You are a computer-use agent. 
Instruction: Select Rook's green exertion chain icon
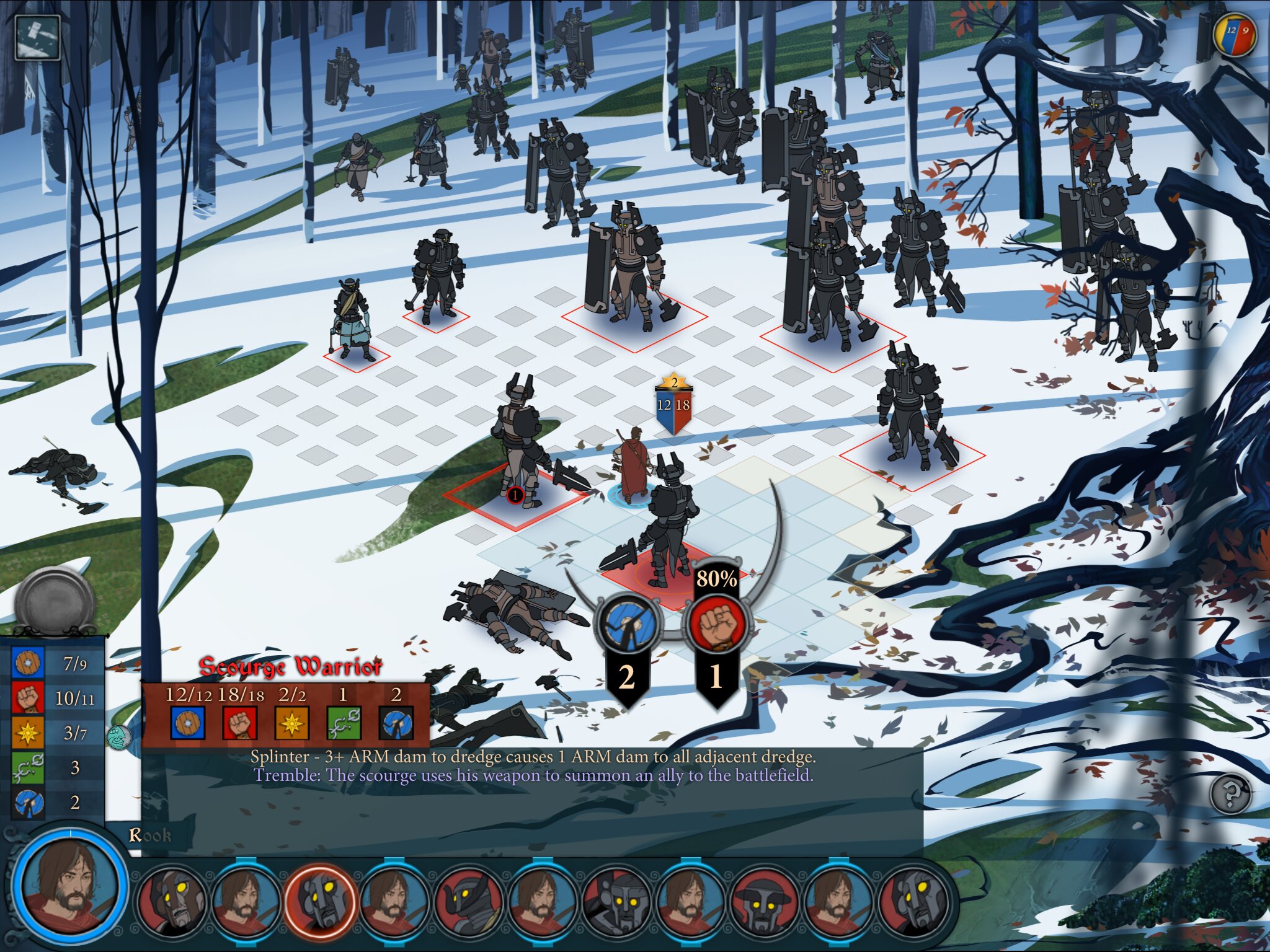coord(28,767)
